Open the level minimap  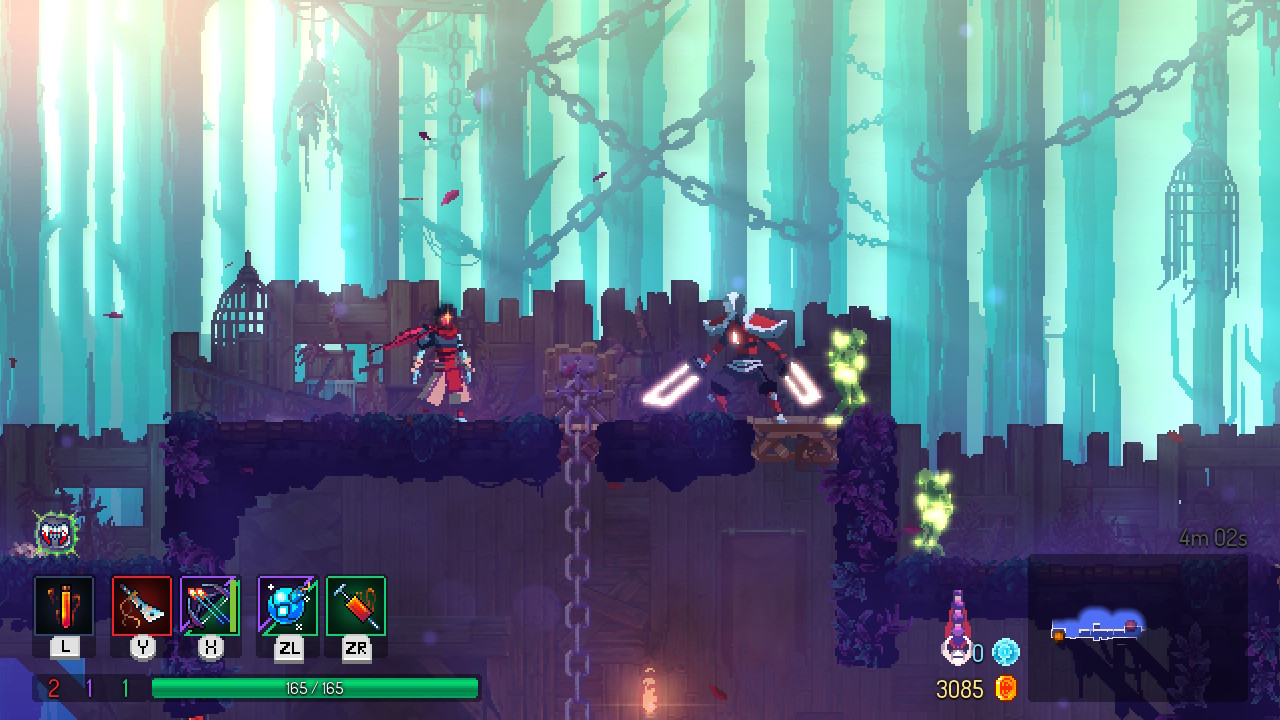pyautogui.click(x=1137, y=628)
